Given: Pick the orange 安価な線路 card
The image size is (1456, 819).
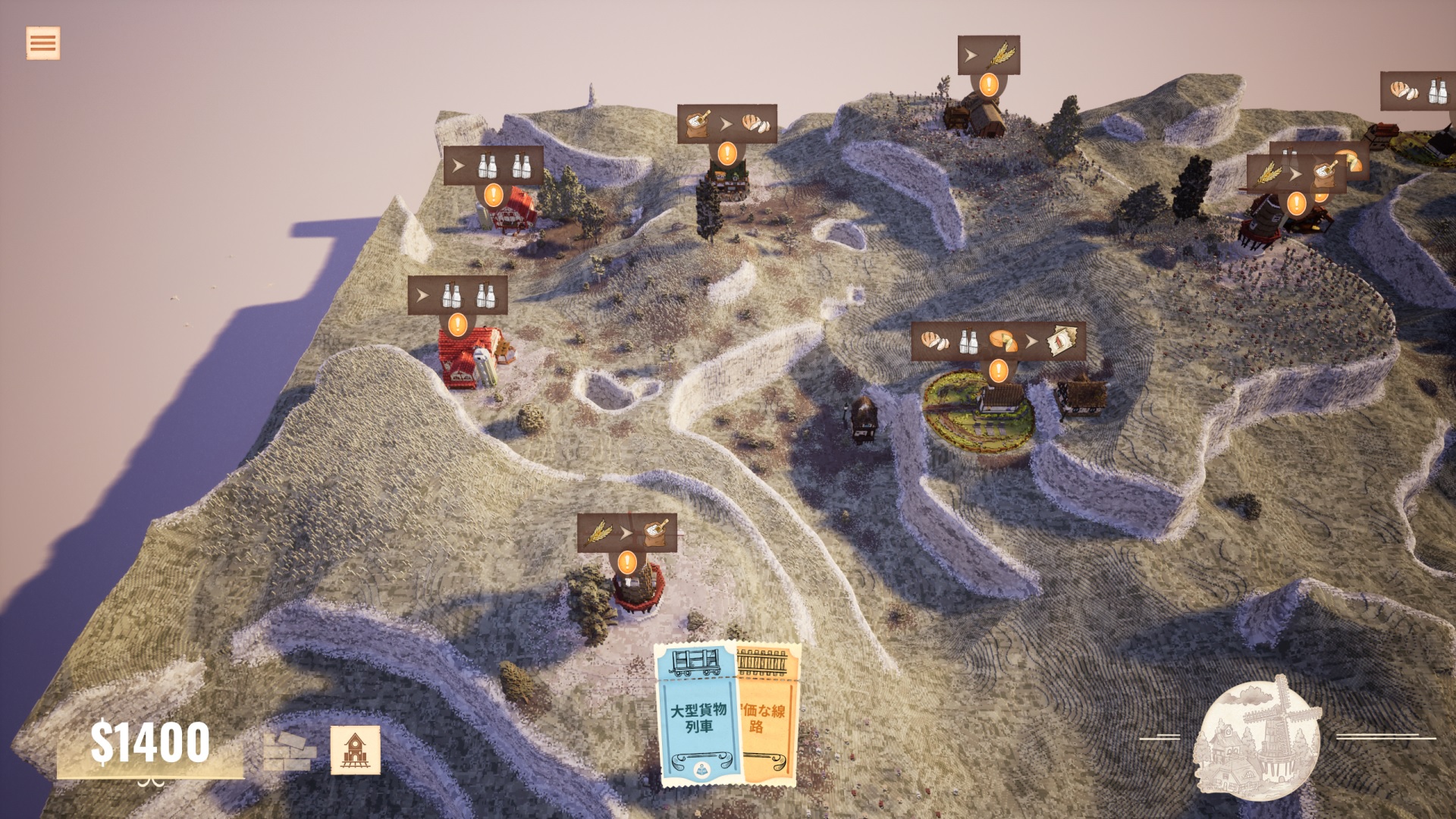Looking at the screenshot, I should 767,715.
